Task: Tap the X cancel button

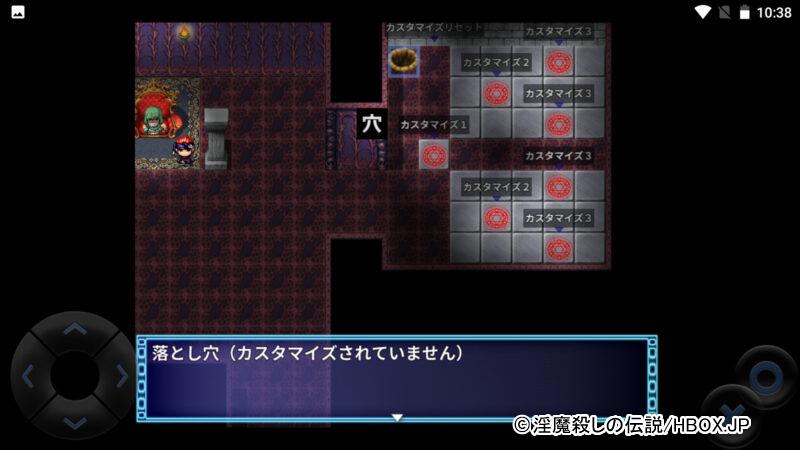Action: (733, 413)
